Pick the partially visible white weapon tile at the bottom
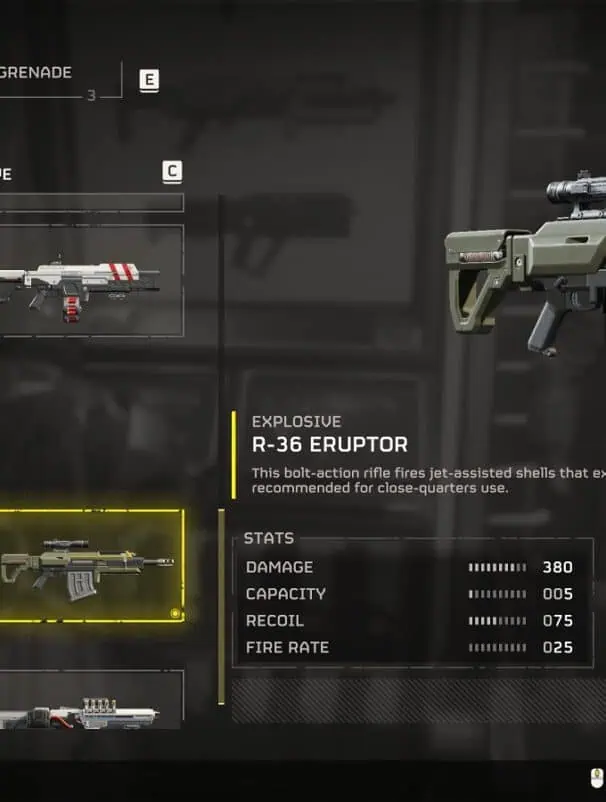Screen dimensions: 606x802 [x=90, y=705]
